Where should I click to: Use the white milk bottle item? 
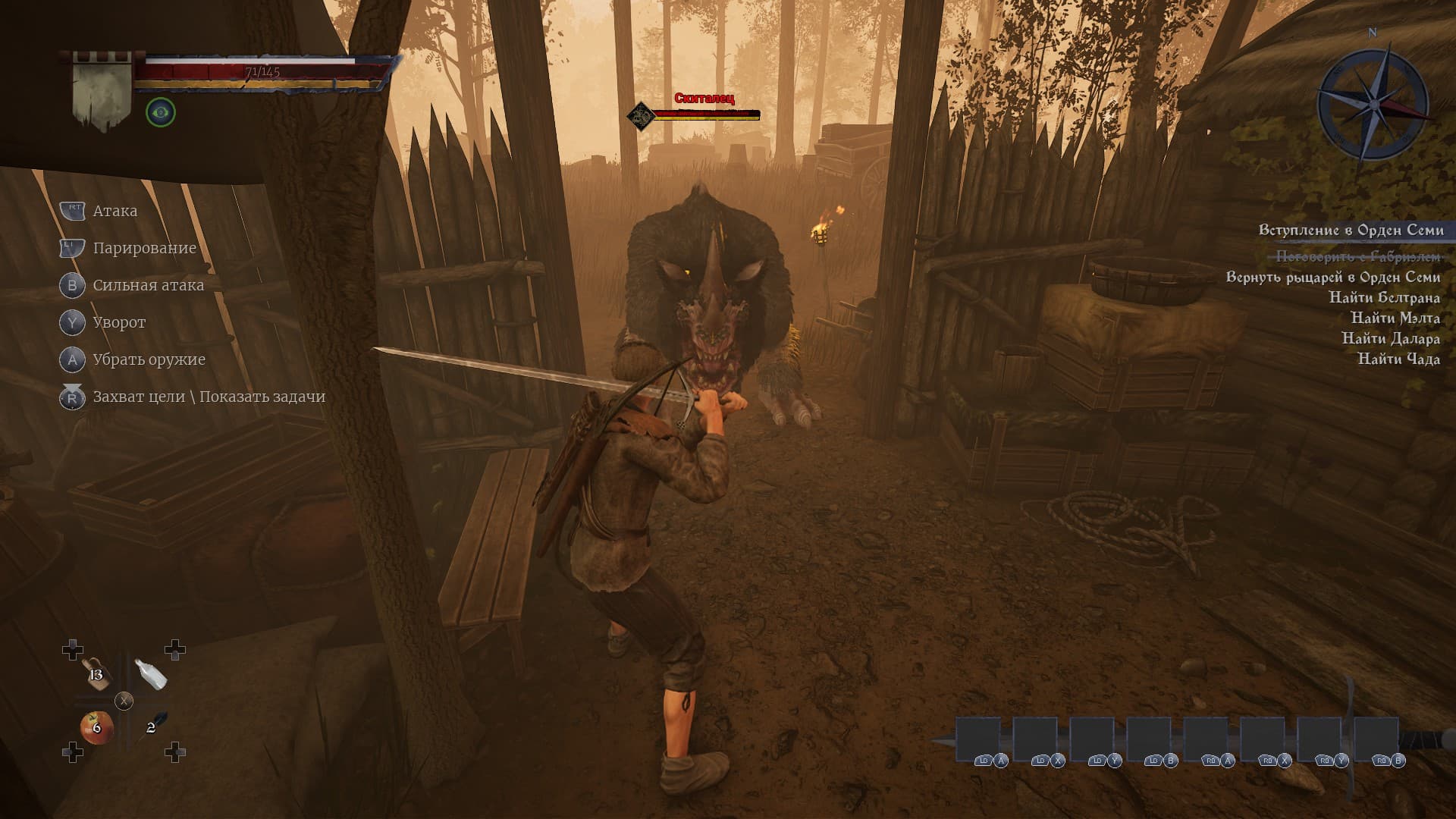[150, 673]
